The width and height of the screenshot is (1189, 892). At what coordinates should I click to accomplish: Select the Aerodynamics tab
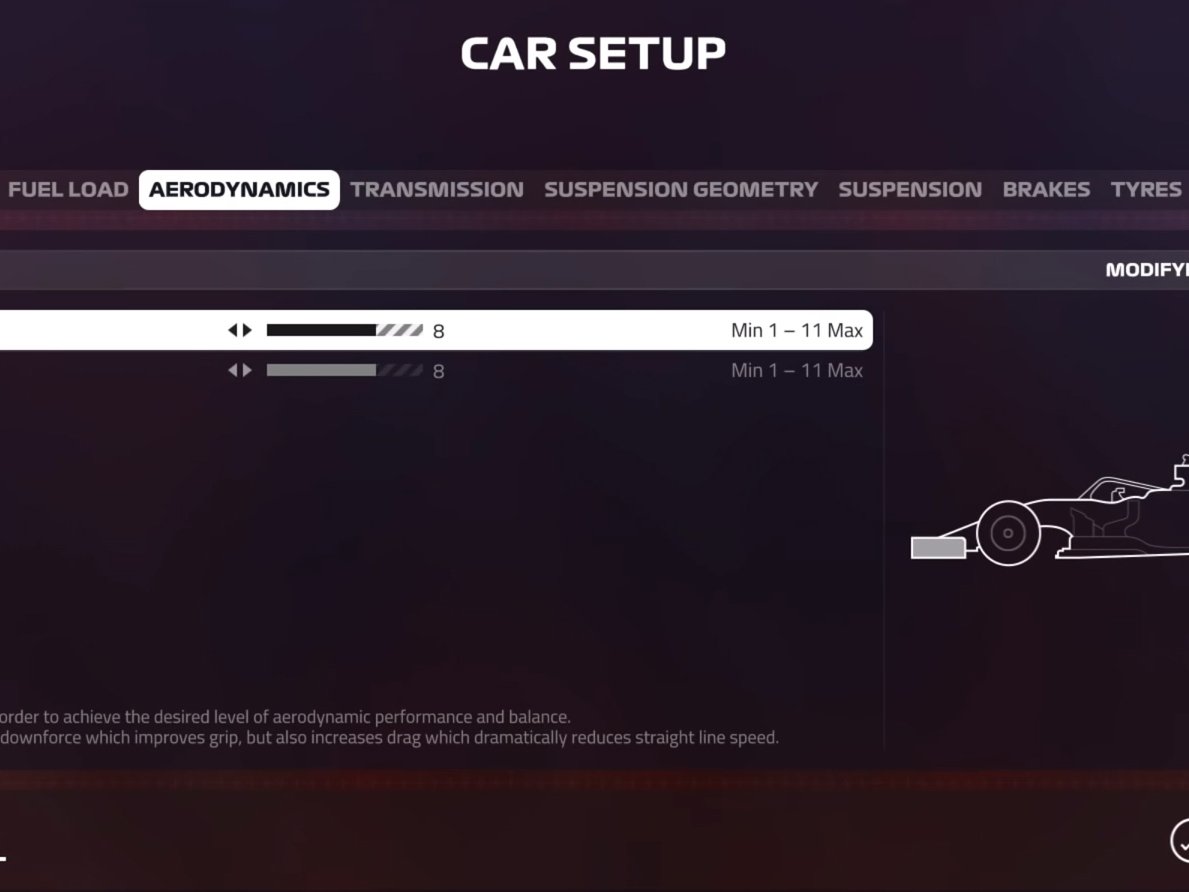click(239, 190)
